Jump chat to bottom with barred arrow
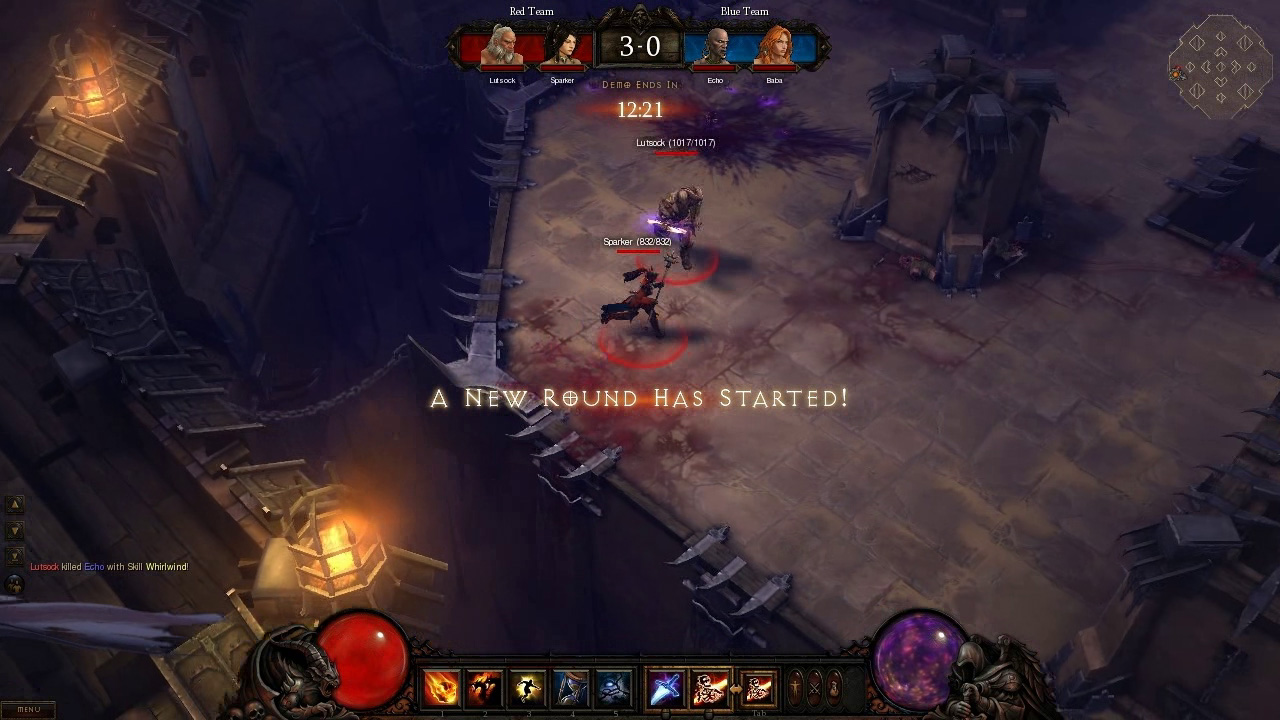This screenshot has width=1280, height=720. pos(15,556)
